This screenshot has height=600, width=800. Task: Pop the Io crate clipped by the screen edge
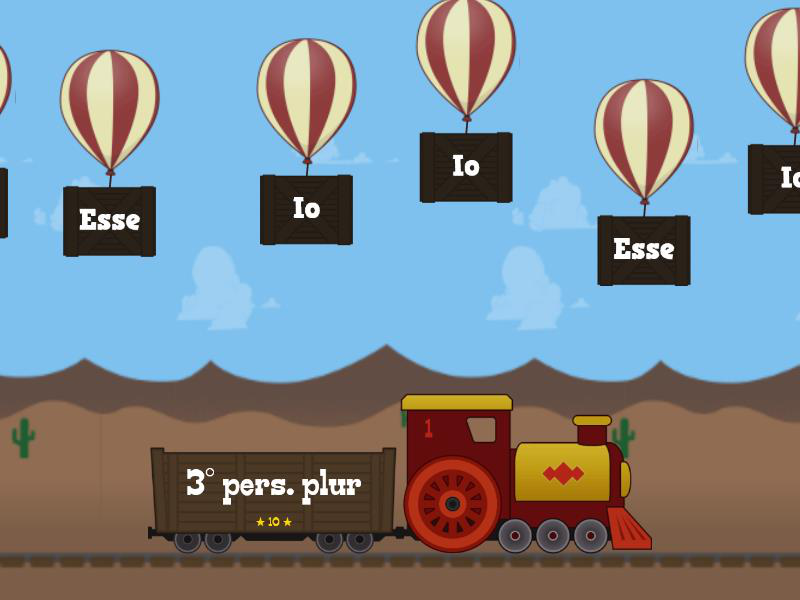(778, 179)
